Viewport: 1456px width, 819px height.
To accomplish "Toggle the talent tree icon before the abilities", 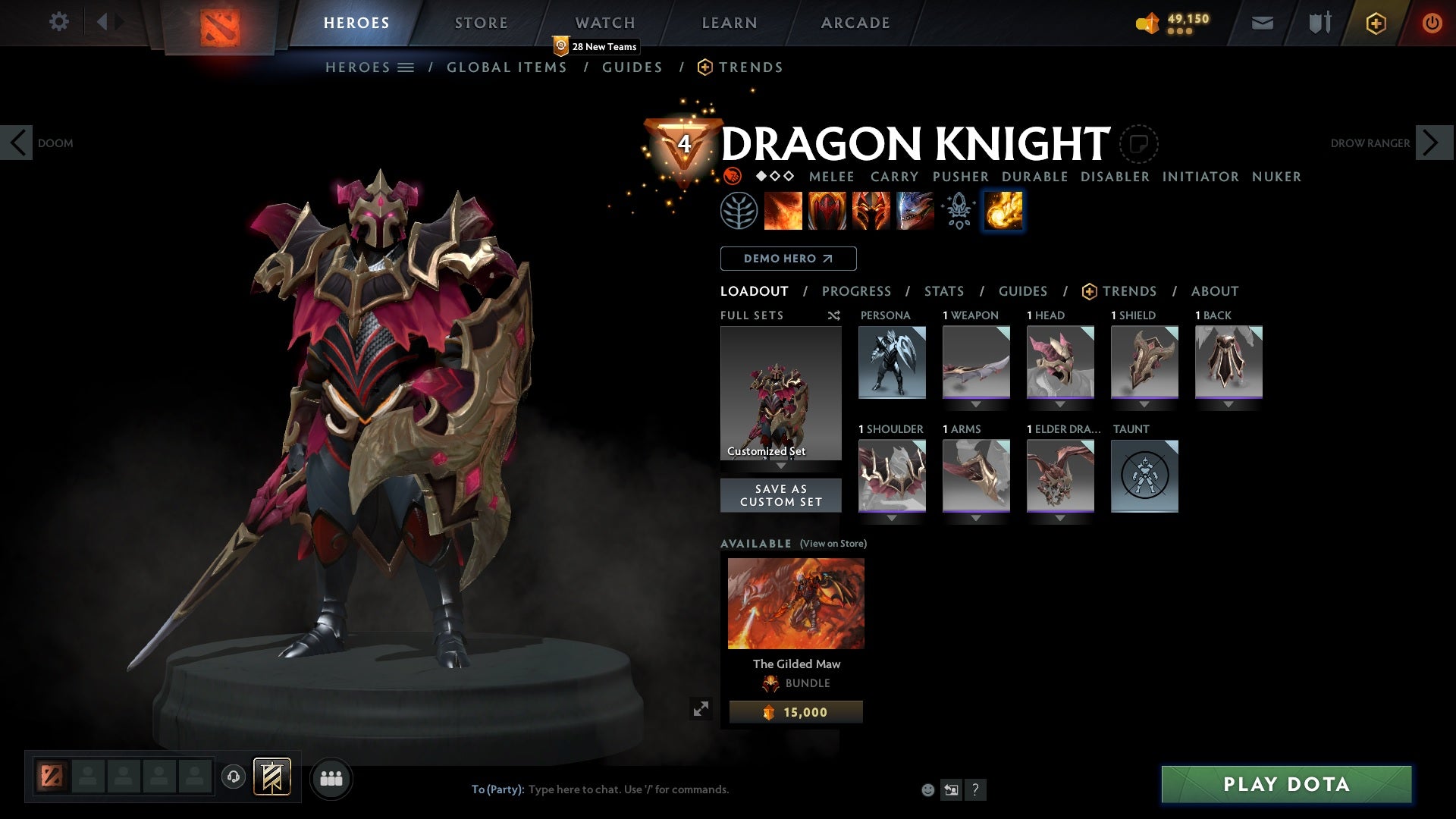I will tap(737, 211).
